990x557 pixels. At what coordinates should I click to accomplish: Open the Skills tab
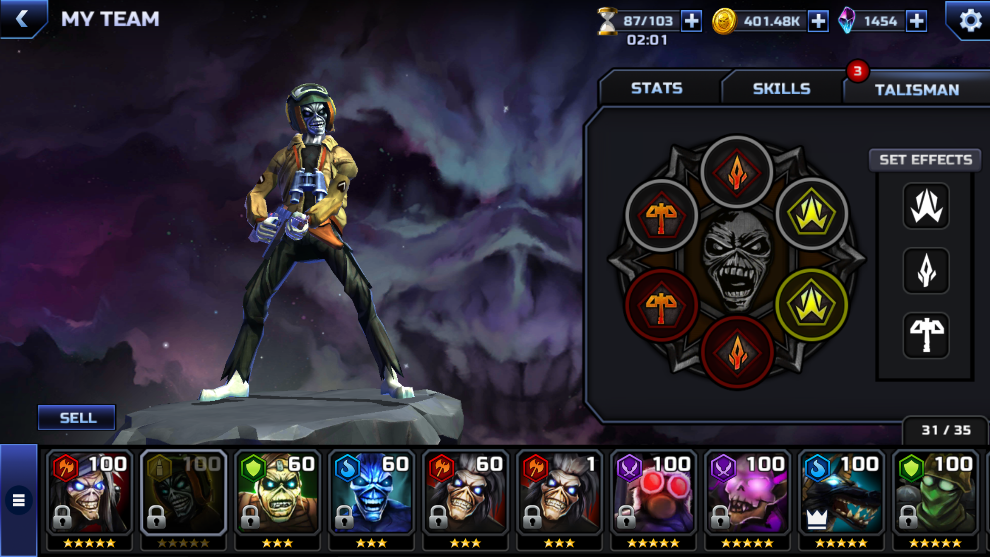point(781,88)
